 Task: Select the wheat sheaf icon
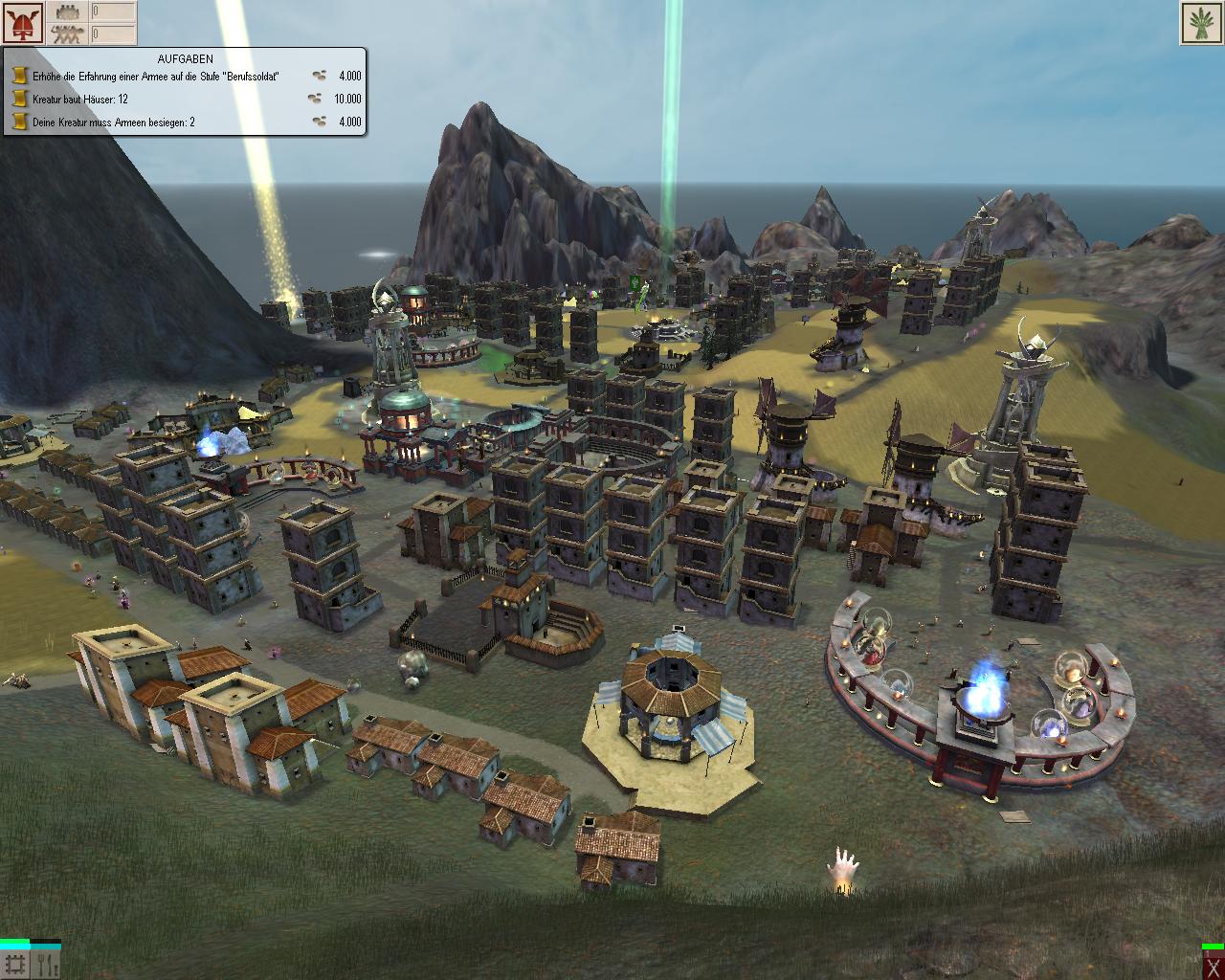pos(1202,23)
